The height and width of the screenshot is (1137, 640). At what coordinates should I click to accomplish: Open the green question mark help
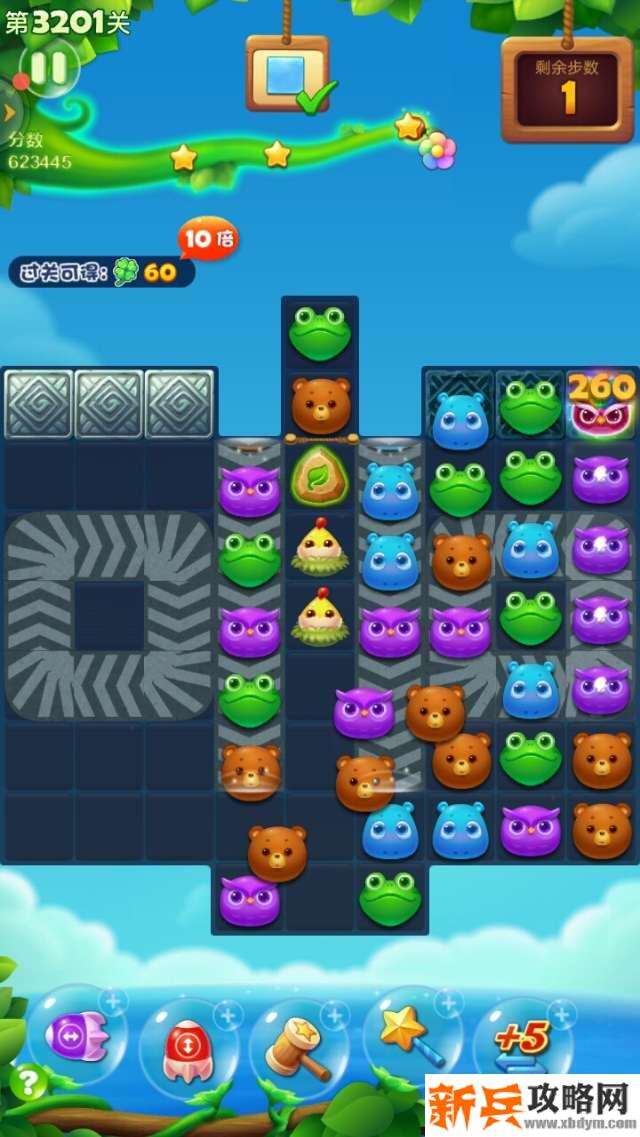tap(27, 1082)
